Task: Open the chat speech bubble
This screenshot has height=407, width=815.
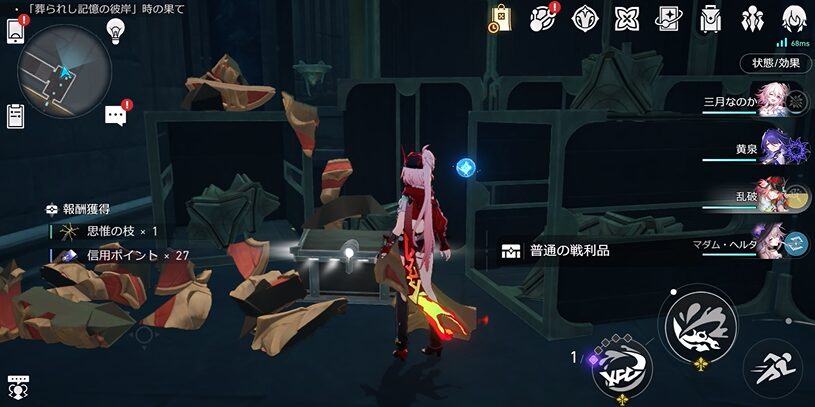Action: (116, 116)
